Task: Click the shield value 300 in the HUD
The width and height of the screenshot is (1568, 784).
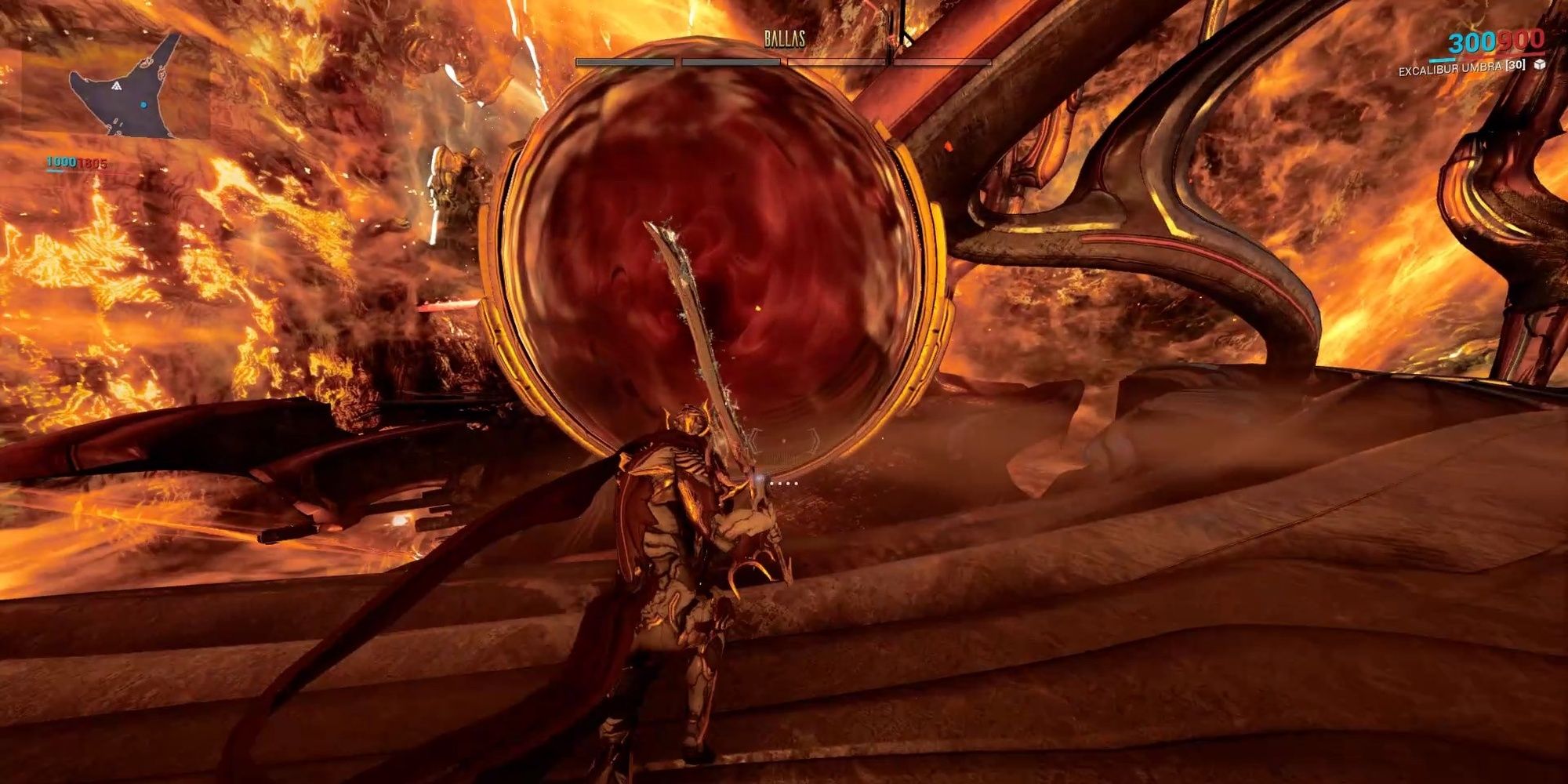Action: pos(1474,42)
